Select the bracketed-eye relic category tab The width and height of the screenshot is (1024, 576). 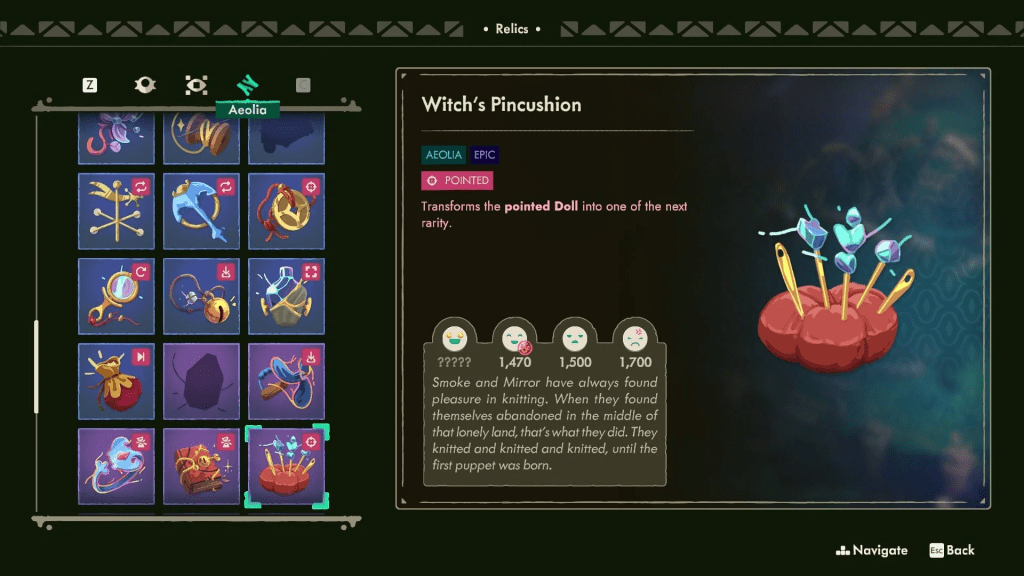point(196,85)
